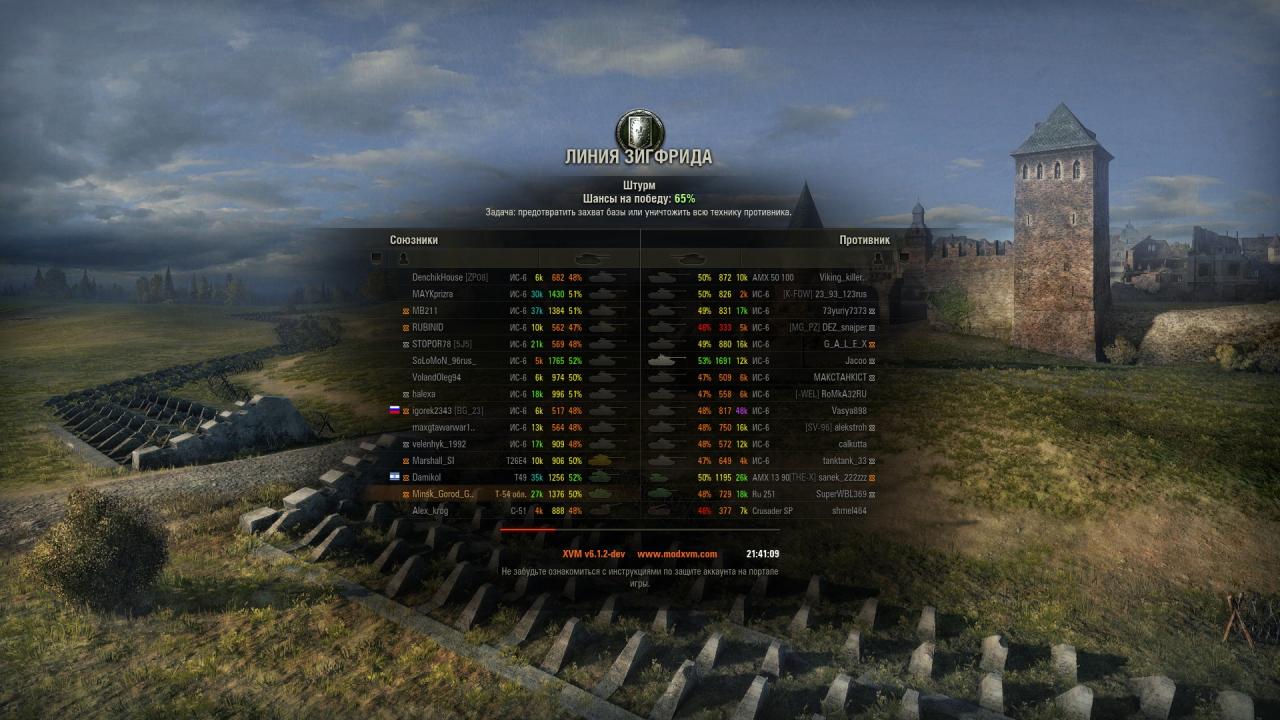Open the www.modxvm.com link
This screenshot has width=1280, height=720.
[x=677, y=554]
